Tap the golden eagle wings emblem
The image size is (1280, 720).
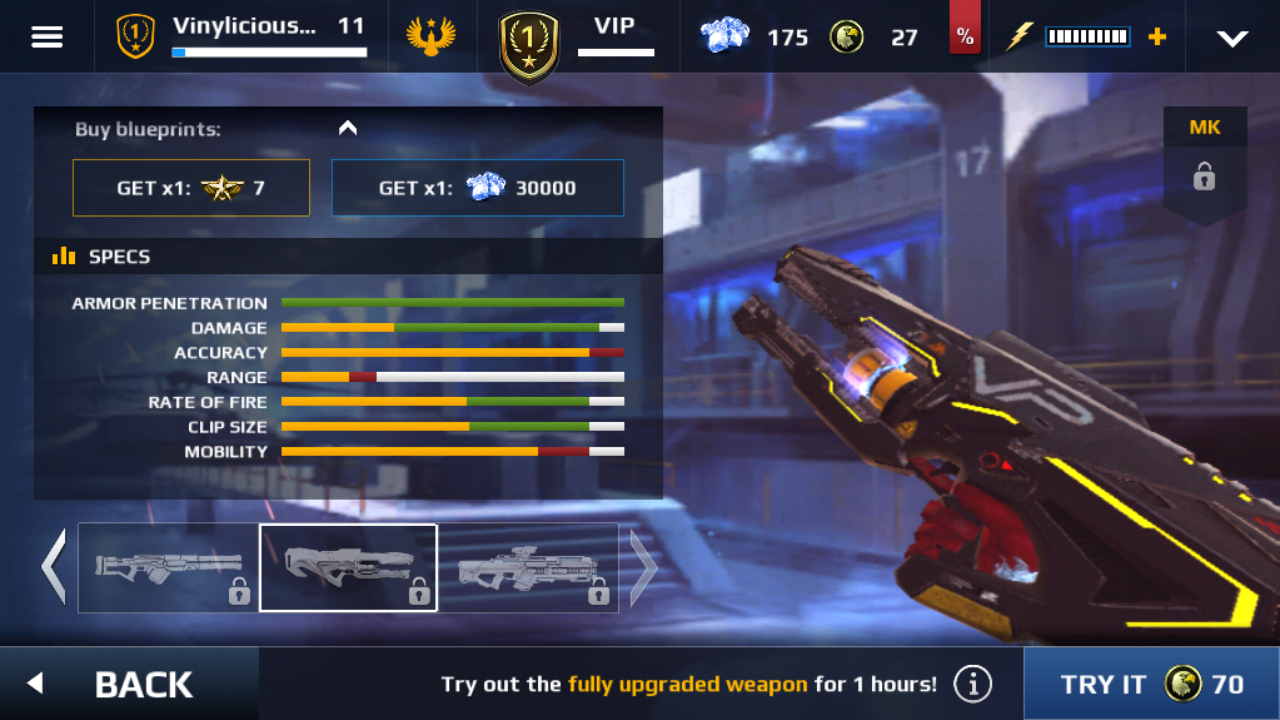[x=431, y=37]
